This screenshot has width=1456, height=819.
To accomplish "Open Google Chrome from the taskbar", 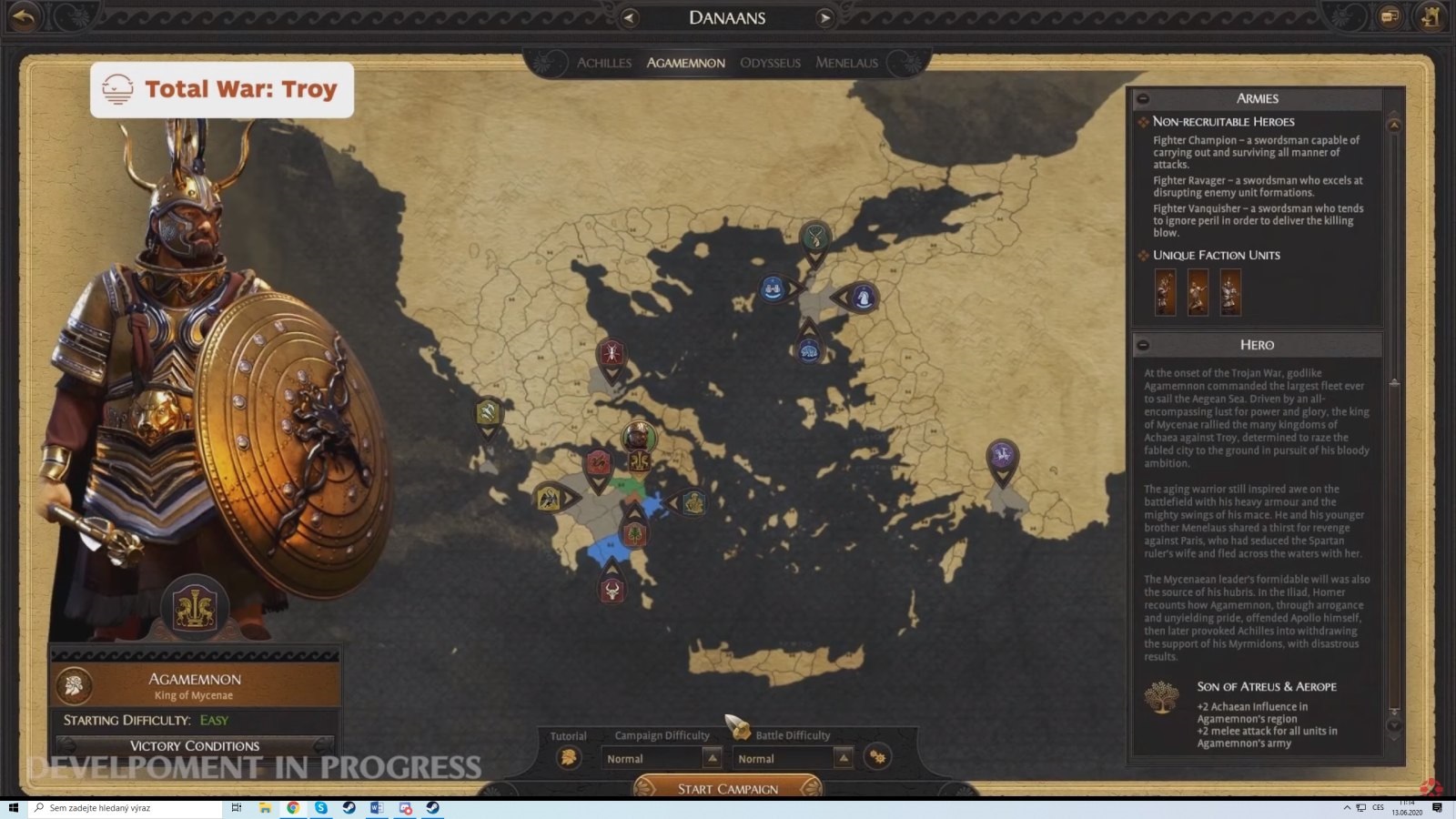I will pos(292,806).
